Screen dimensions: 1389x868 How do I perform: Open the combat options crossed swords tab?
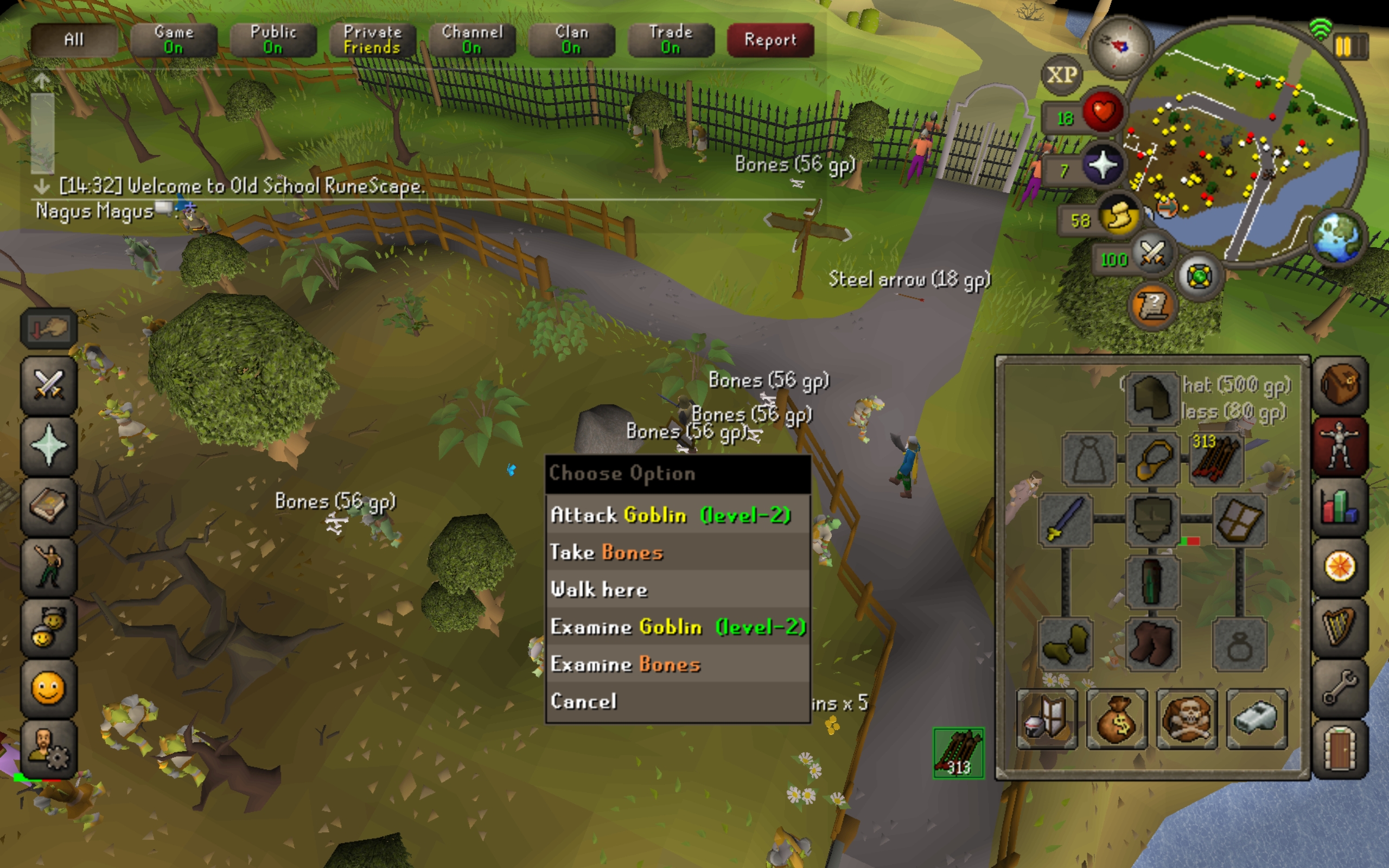(x=49, y=385)
